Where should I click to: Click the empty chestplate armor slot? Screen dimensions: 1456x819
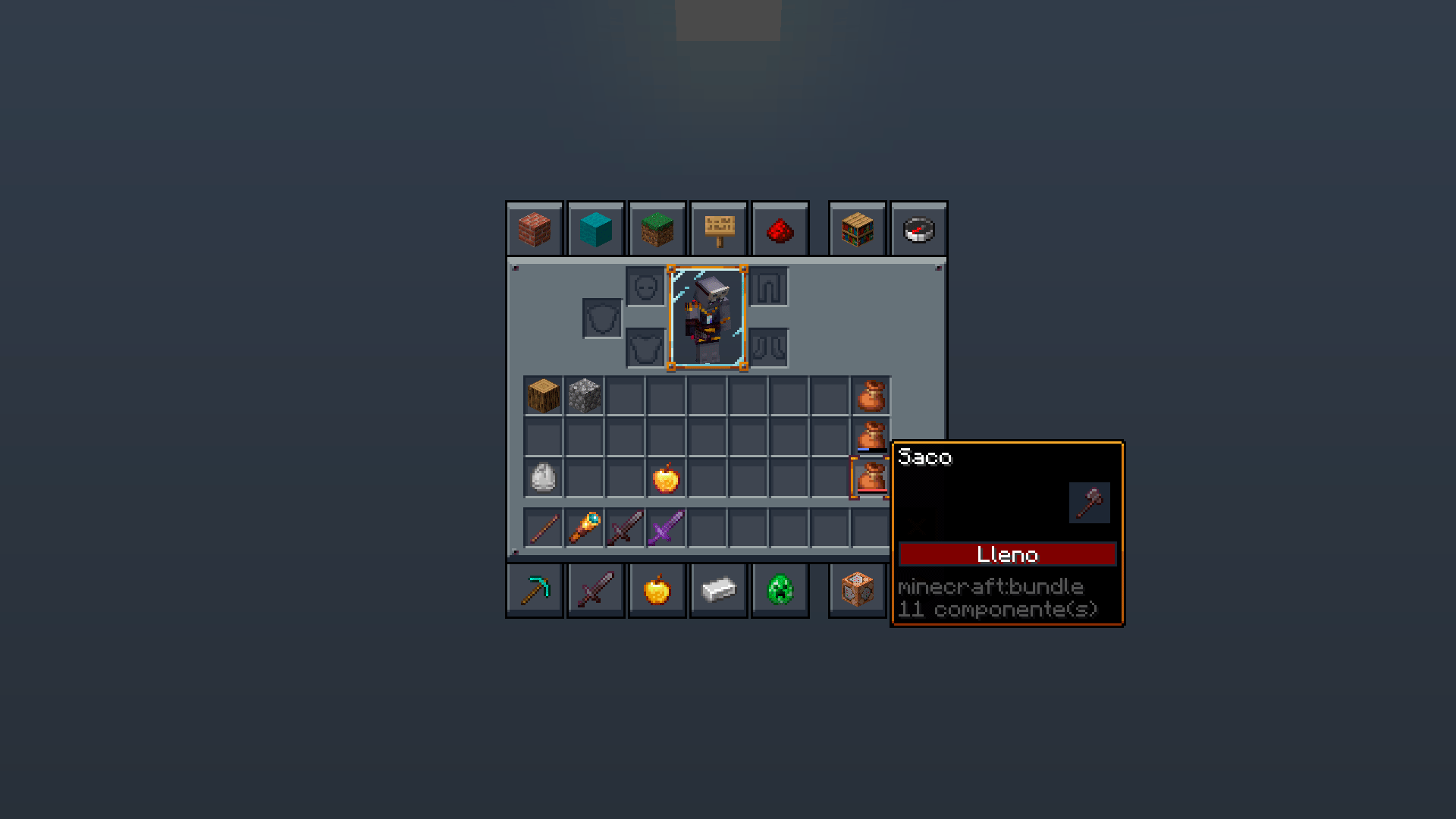pos(645,347)
